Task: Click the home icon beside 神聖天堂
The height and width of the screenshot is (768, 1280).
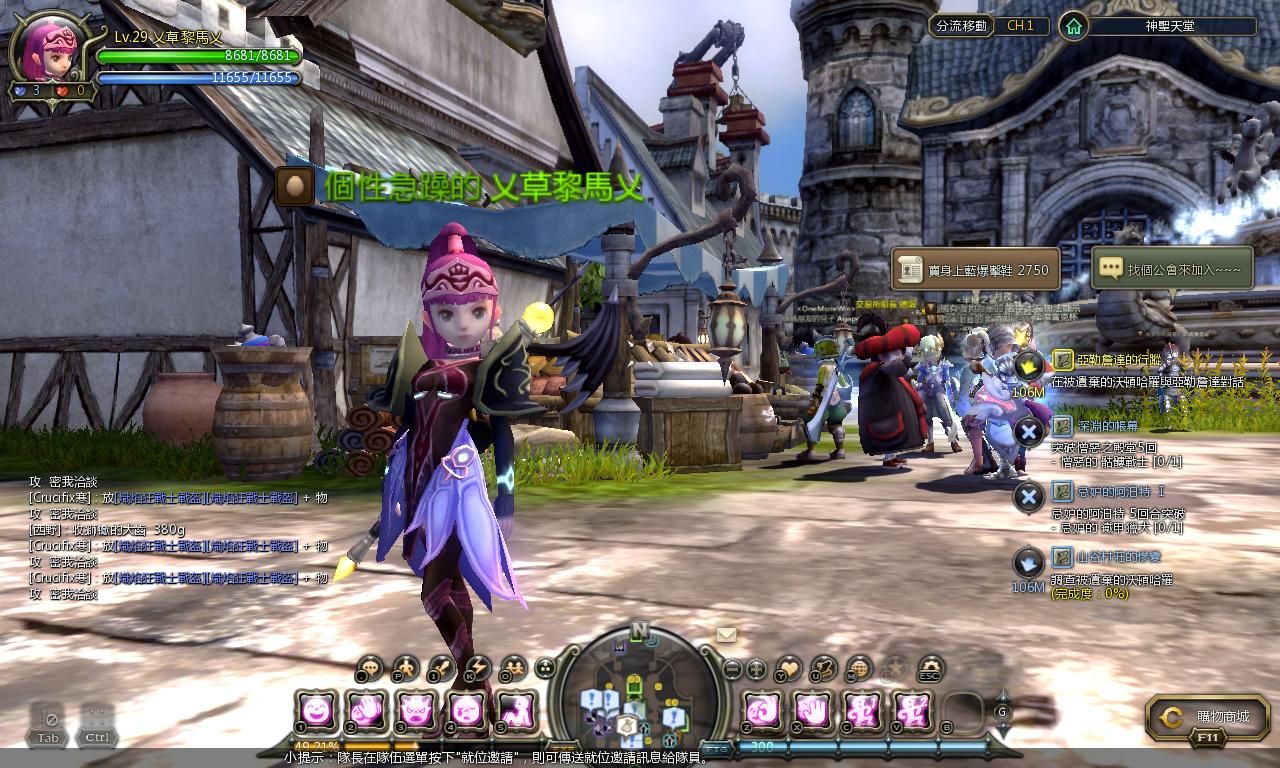Action: [1073, 26]
